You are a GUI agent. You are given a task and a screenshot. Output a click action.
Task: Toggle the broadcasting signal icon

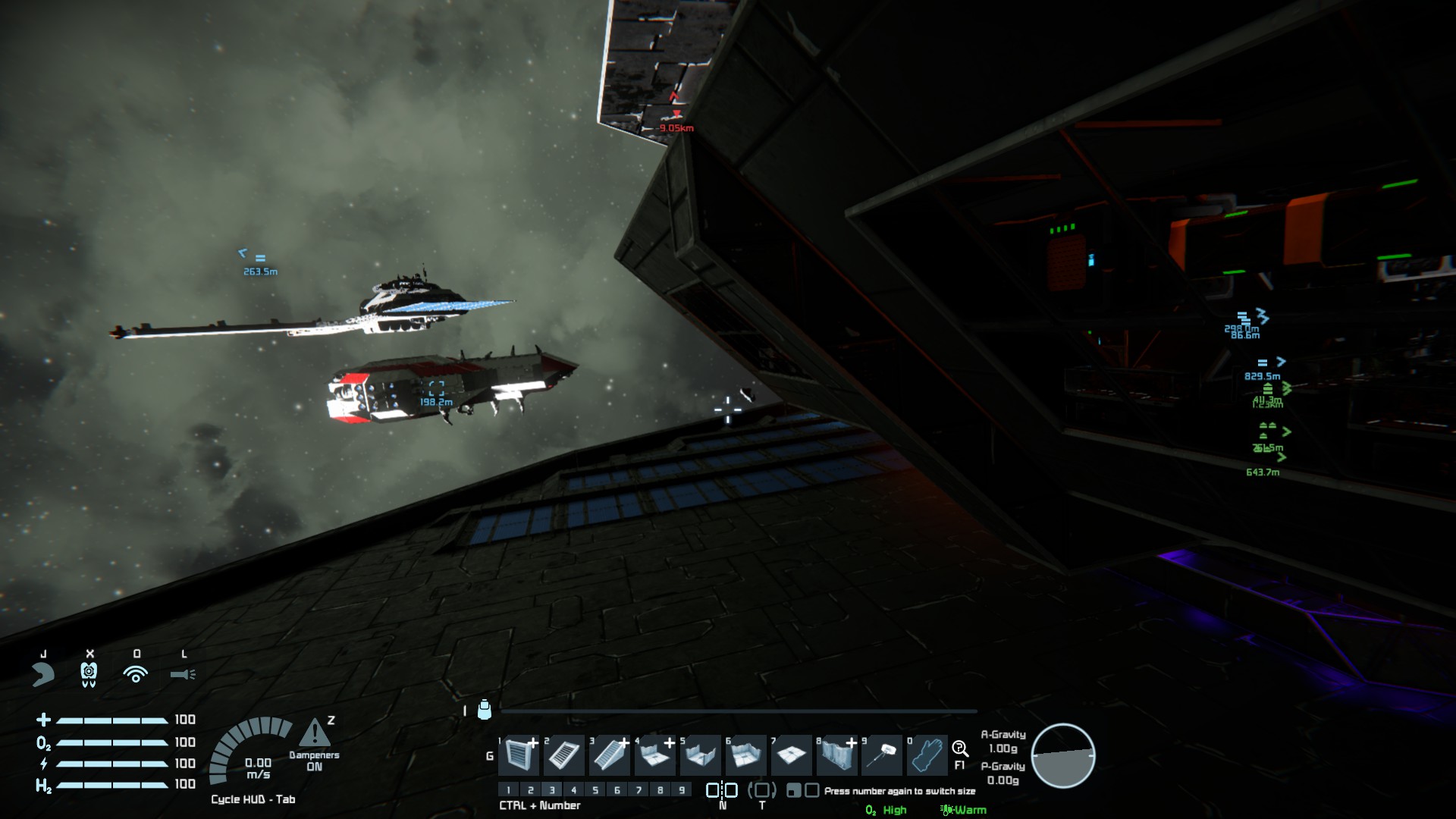coord(136,674)
